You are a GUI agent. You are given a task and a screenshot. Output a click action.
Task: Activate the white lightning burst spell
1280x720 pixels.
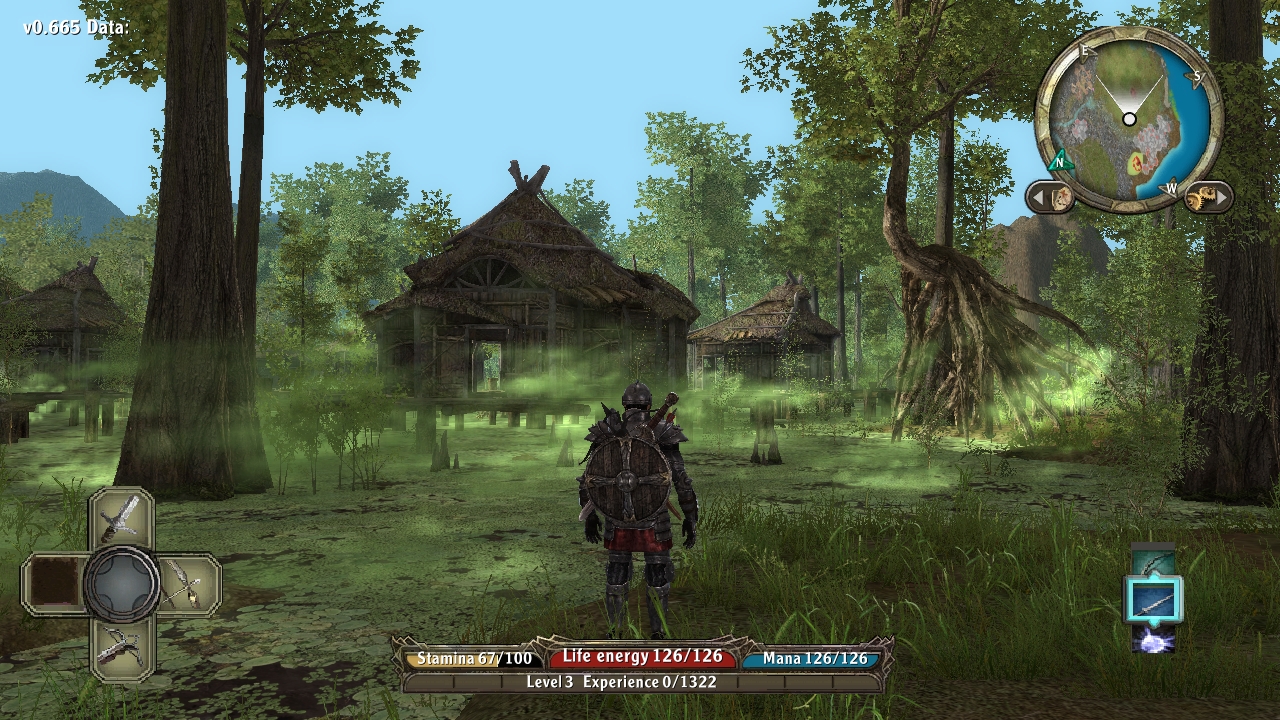point(1153,638)
